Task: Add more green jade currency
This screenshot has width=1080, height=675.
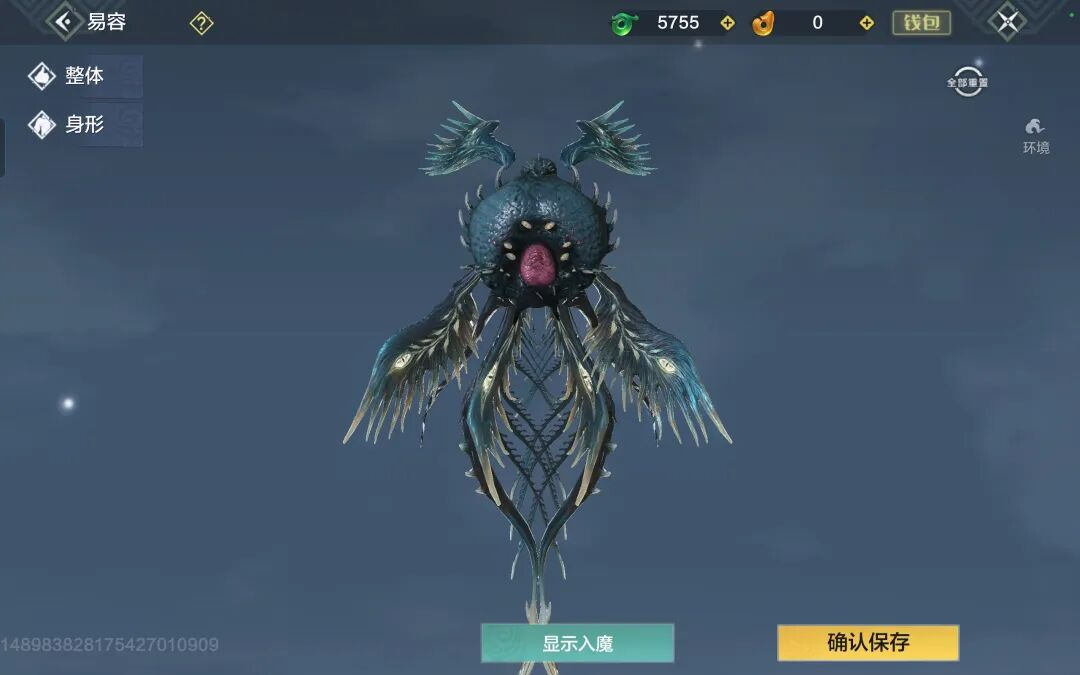Action: point(727,23)
